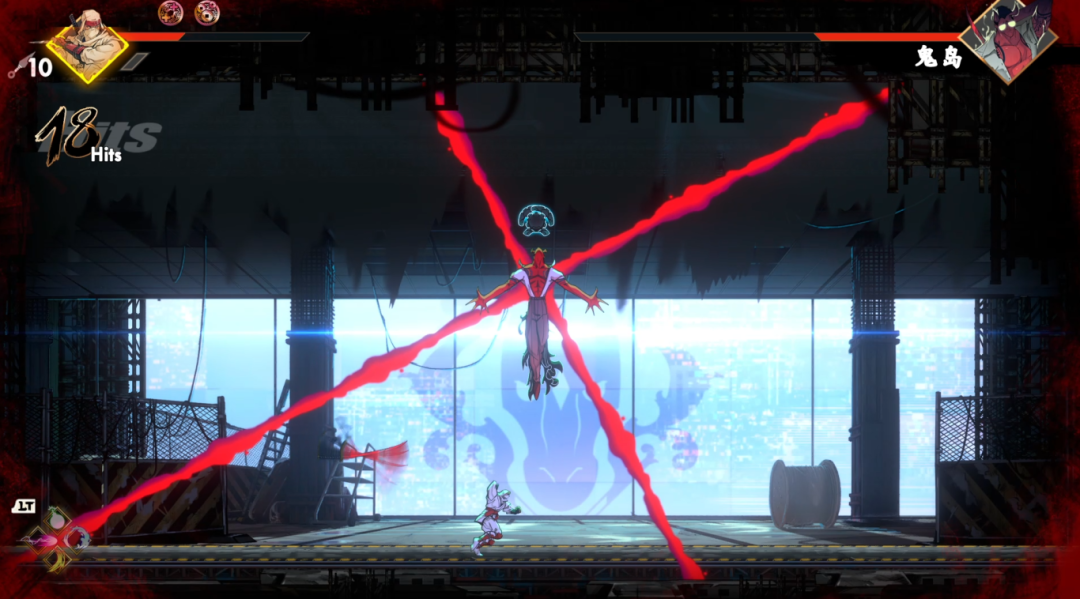Choose the yellow crescent slash skill
The width and height of the screenshot is (1080, 599).
point(57,560)
